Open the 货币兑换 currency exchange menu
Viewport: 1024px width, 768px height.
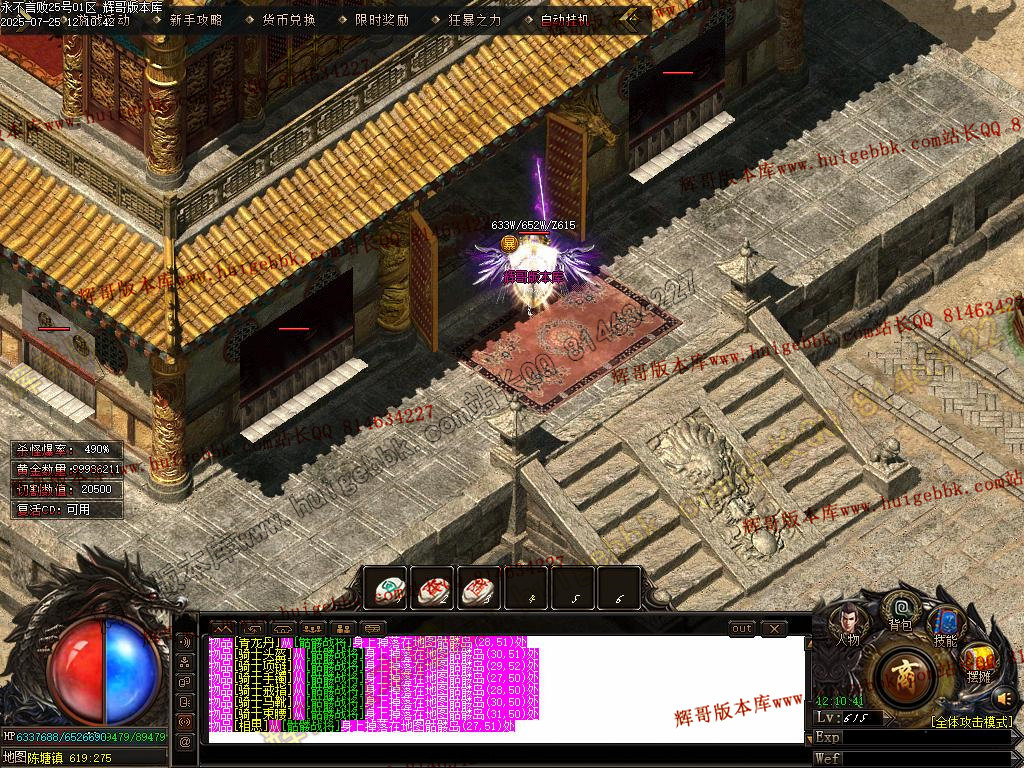coord(289,20)
